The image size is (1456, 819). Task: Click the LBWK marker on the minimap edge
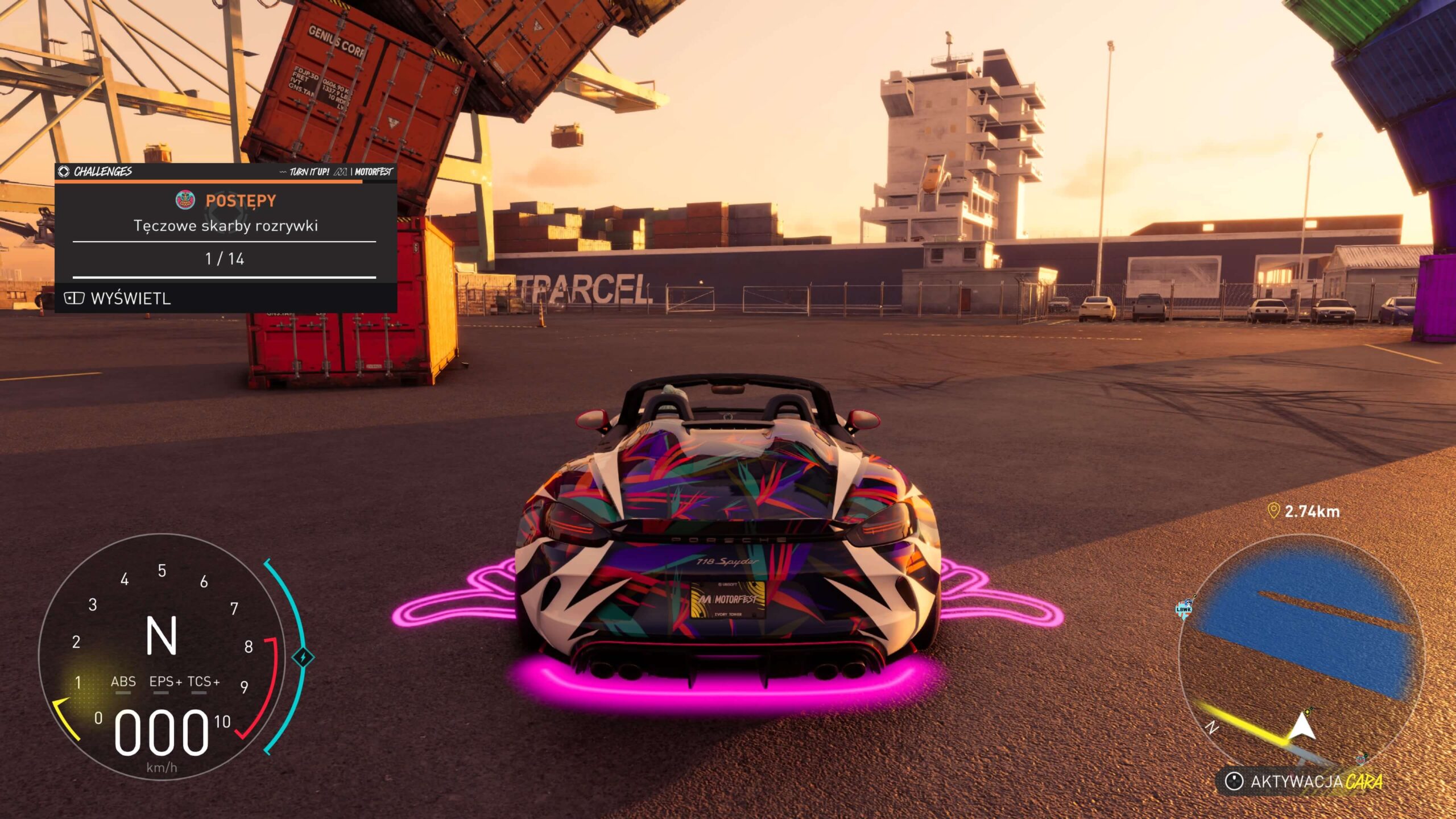(1184, 609)
